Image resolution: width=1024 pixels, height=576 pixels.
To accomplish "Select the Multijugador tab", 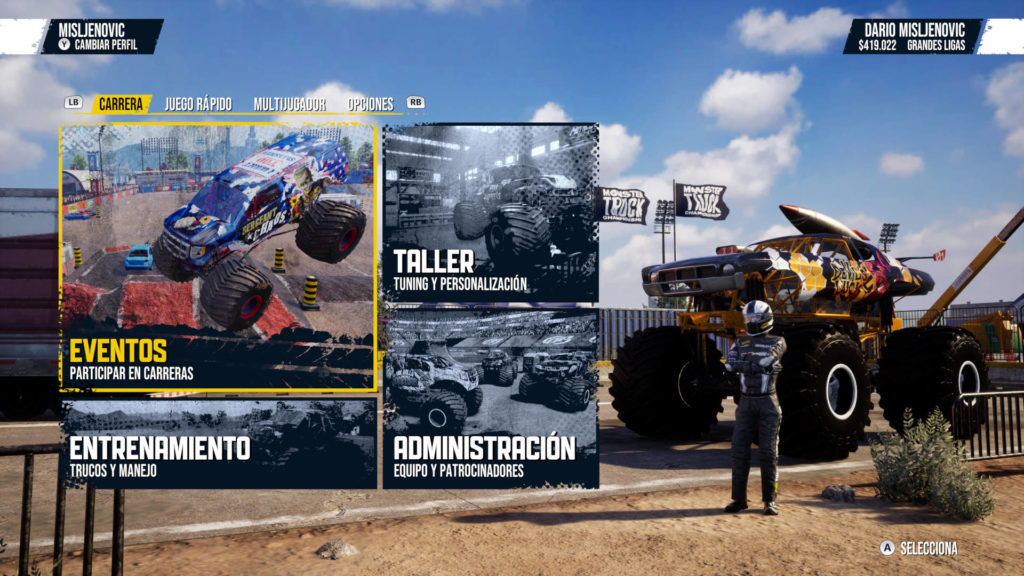I will coord(287,104).
